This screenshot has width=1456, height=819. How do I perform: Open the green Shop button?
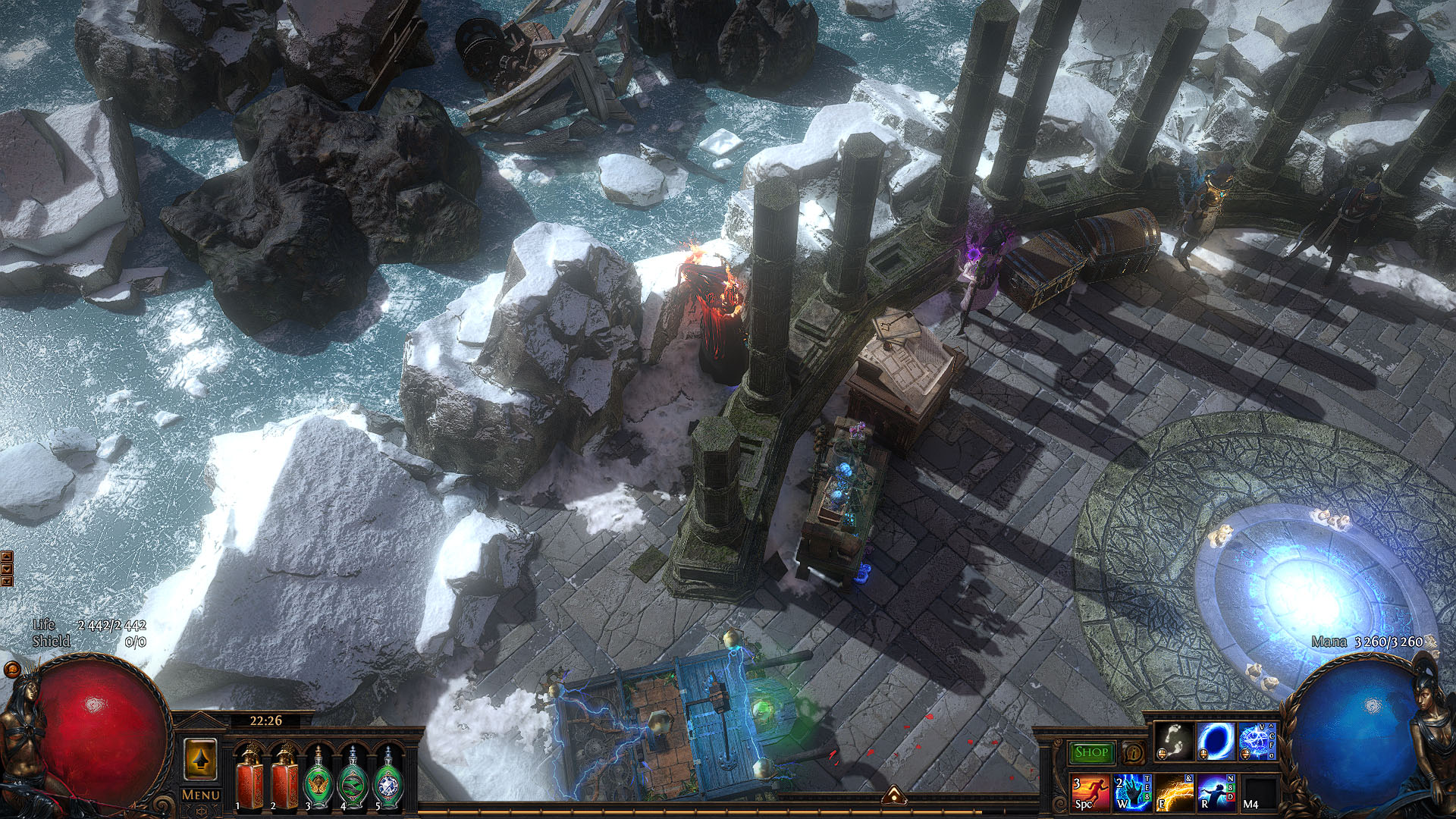point(1090,752)
